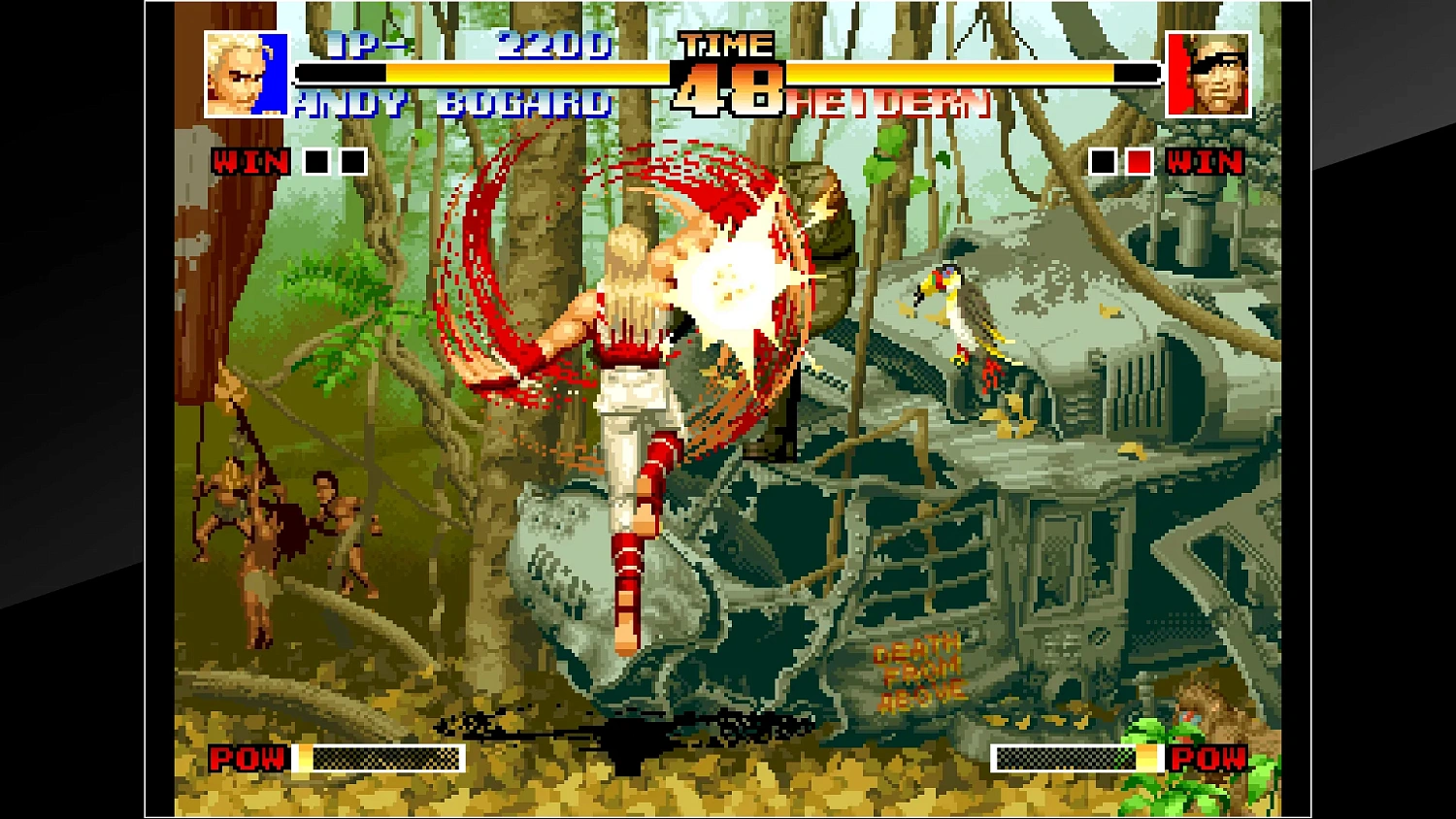This screenshot has height=819, width=1456.
Task: Click the red POW label on the right
Action: click(1208, 760)
